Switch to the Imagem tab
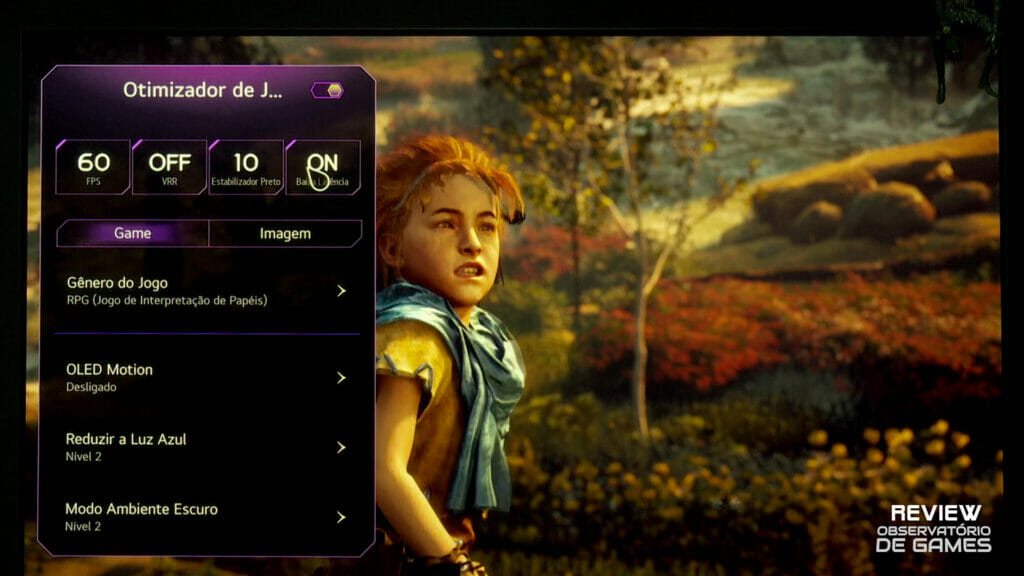 pyautogui.click(x=285, y=233)
